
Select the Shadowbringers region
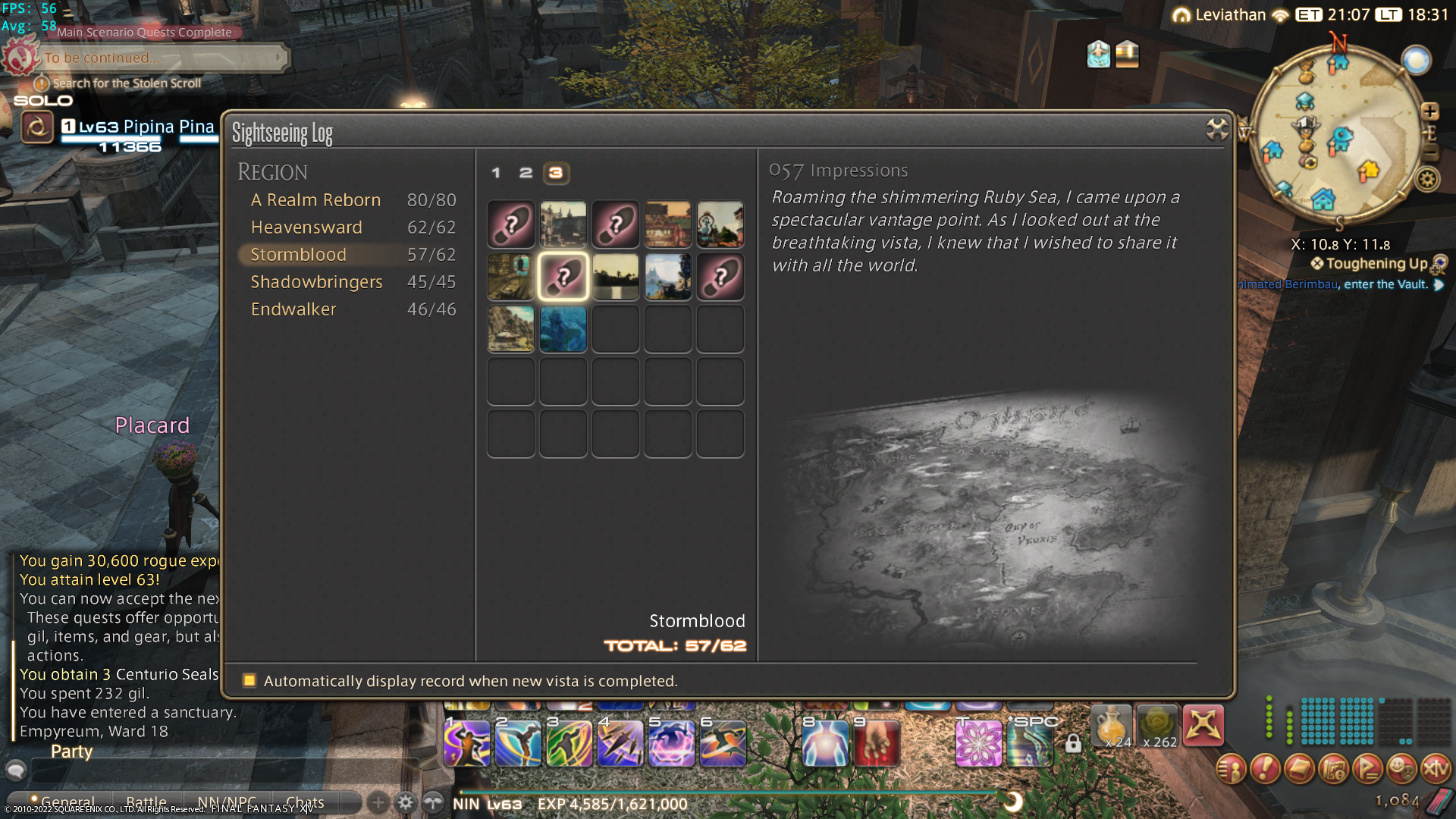[316, 282]
